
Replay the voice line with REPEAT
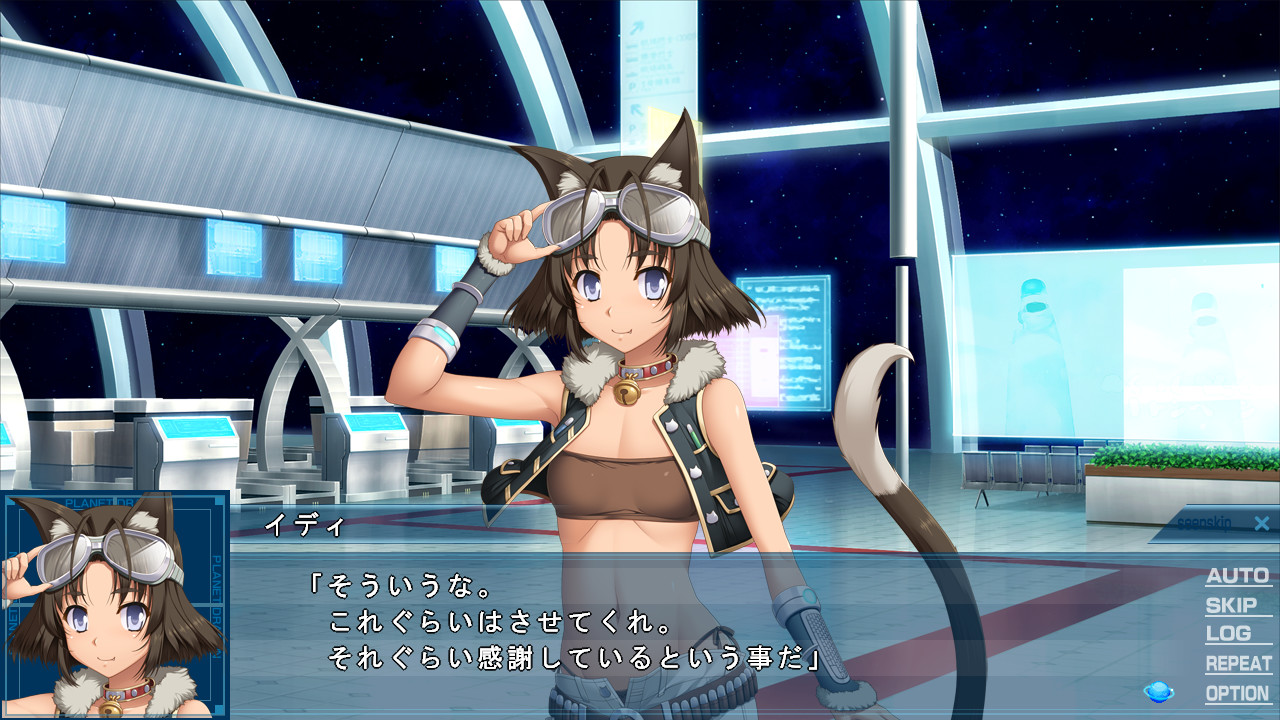(x=1238, y=664)
